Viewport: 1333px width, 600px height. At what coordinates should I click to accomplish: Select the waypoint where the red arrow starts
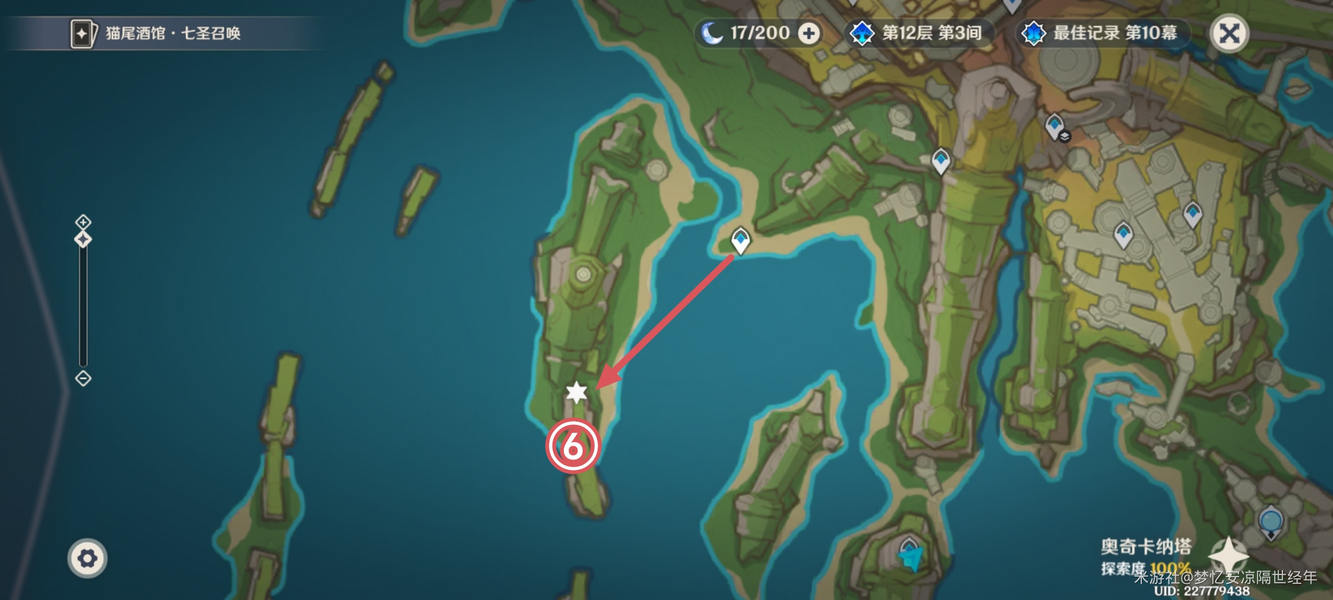740,240
